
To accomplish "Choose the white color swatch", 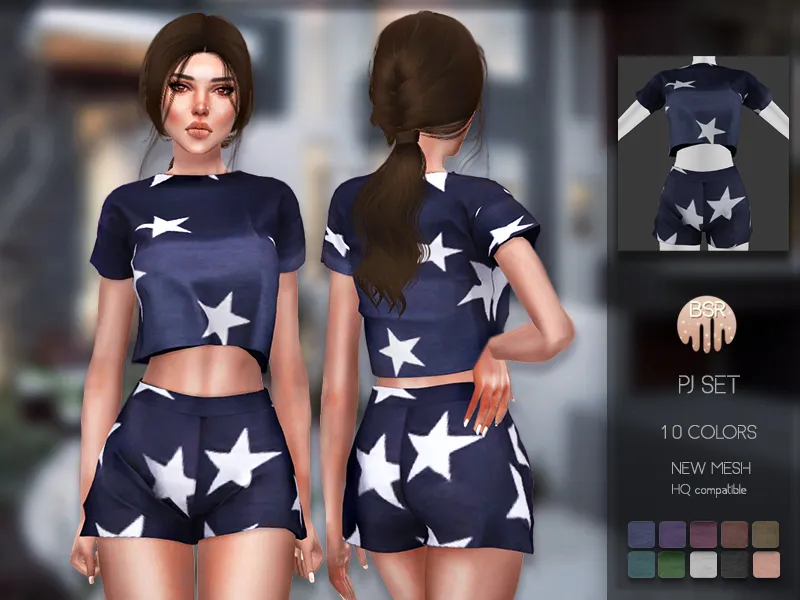I will point(703,565).
